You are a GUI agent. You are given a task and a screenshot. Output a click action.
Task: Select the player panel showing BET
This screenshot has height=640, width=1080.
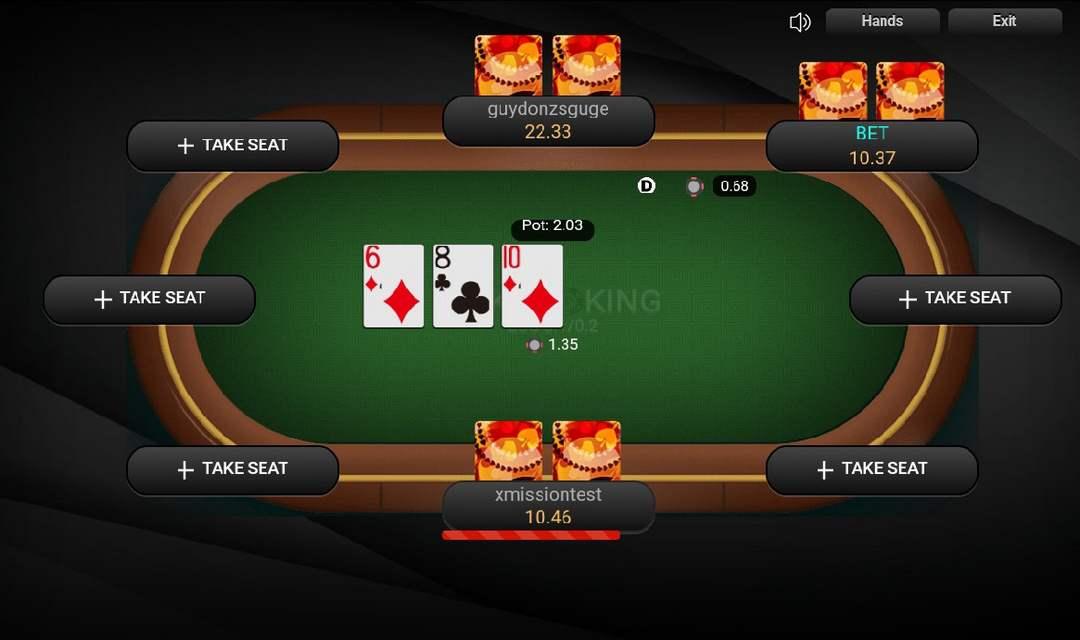click(x=871, y=146)
